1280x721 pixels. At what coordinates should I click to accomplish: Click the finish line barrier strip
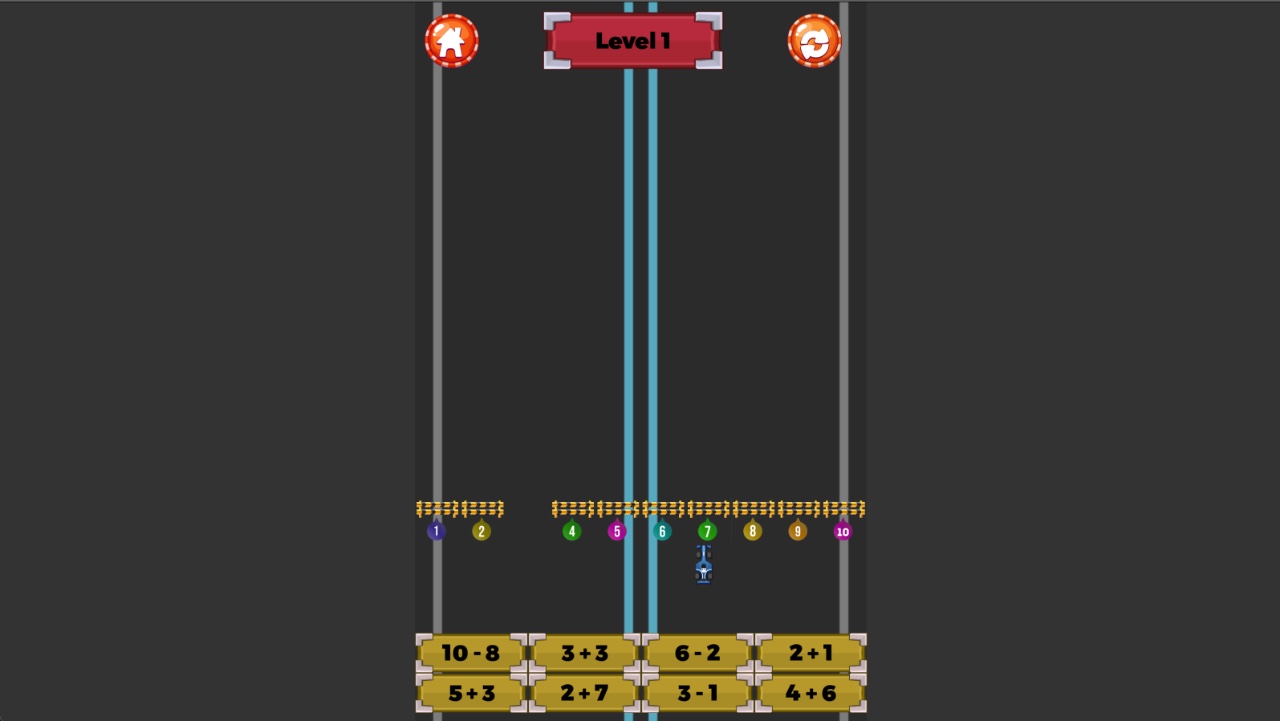pos(640,508)
